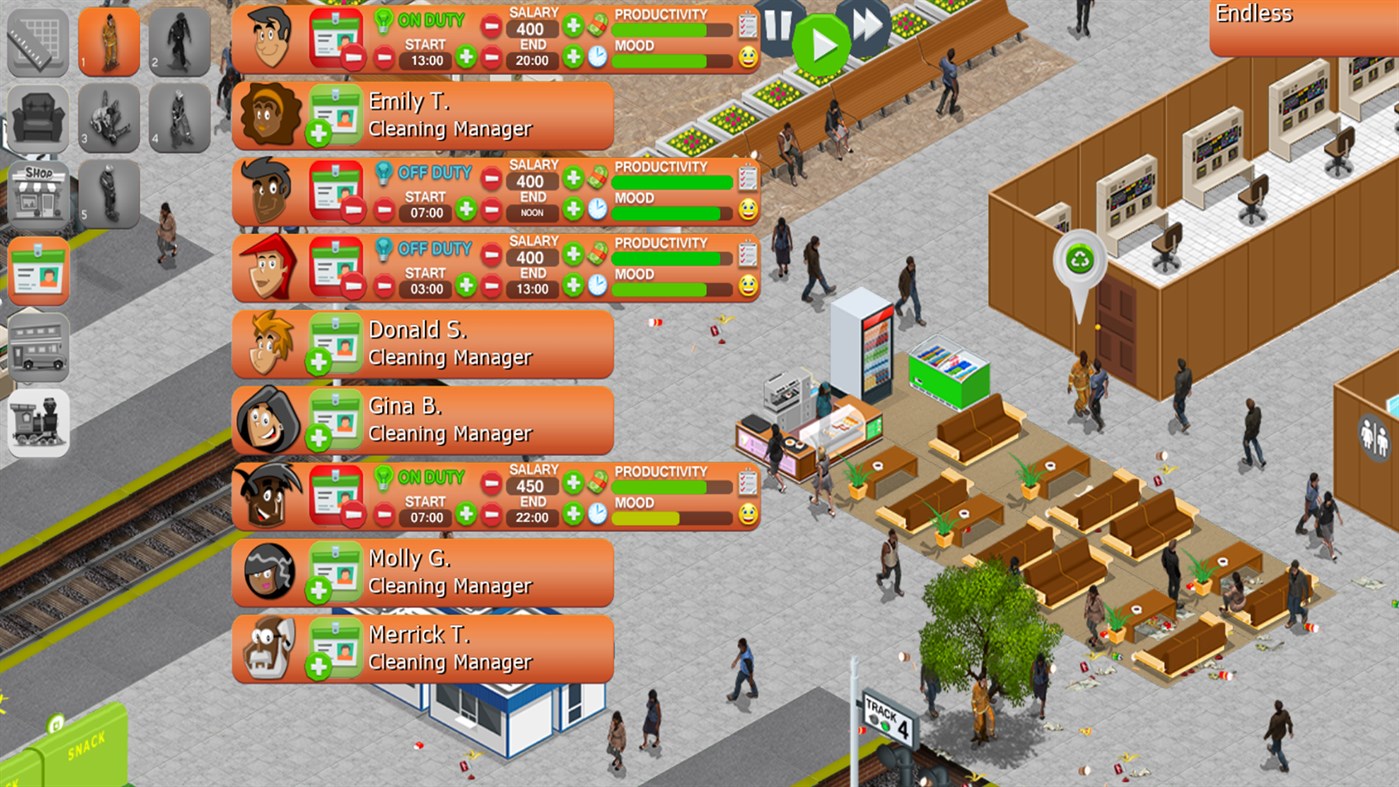Switch to staff category 2

(x=180, y=42)
